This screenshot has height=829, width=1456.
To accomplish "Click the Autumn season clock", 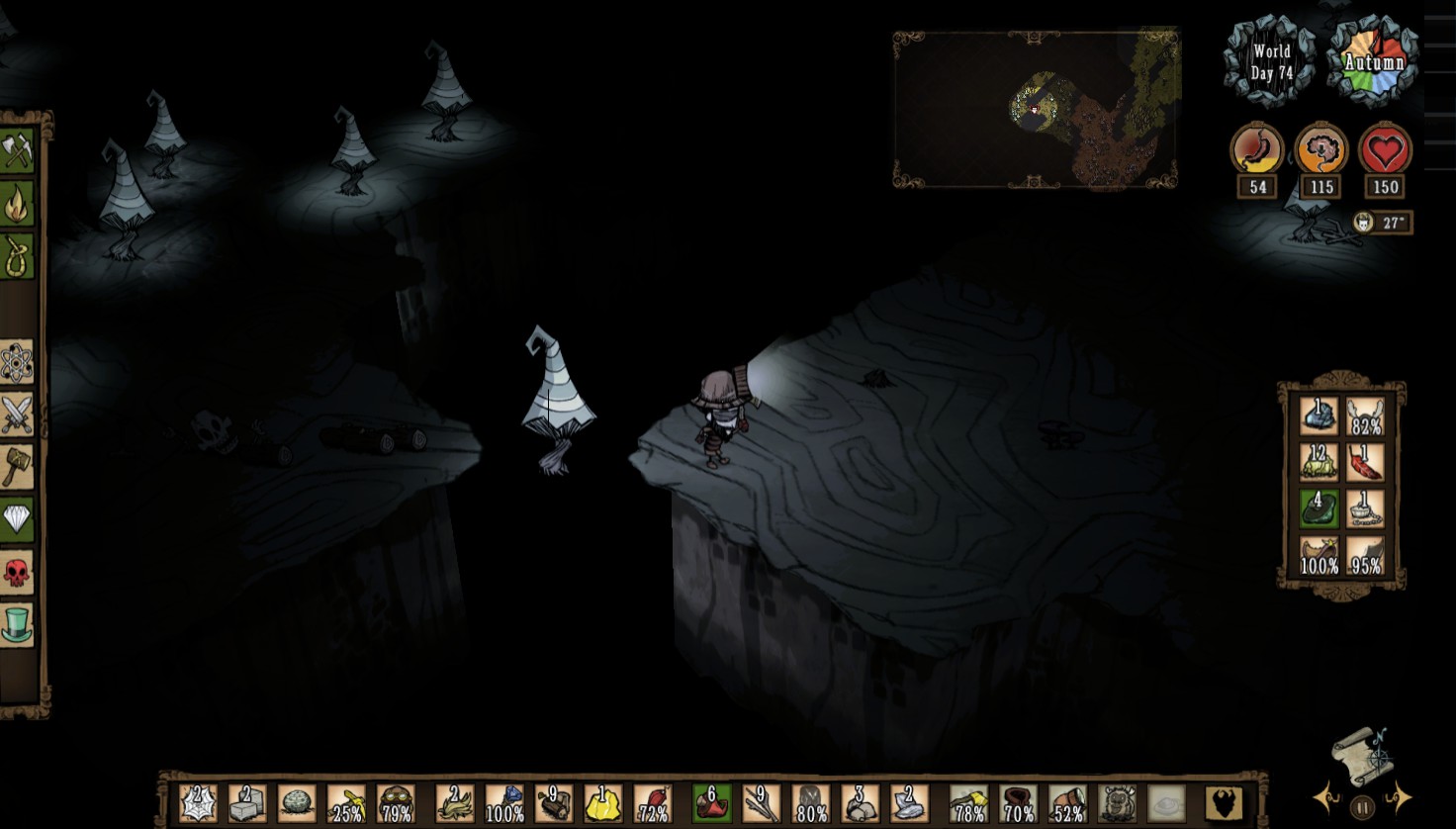I will pos(1376,61).
